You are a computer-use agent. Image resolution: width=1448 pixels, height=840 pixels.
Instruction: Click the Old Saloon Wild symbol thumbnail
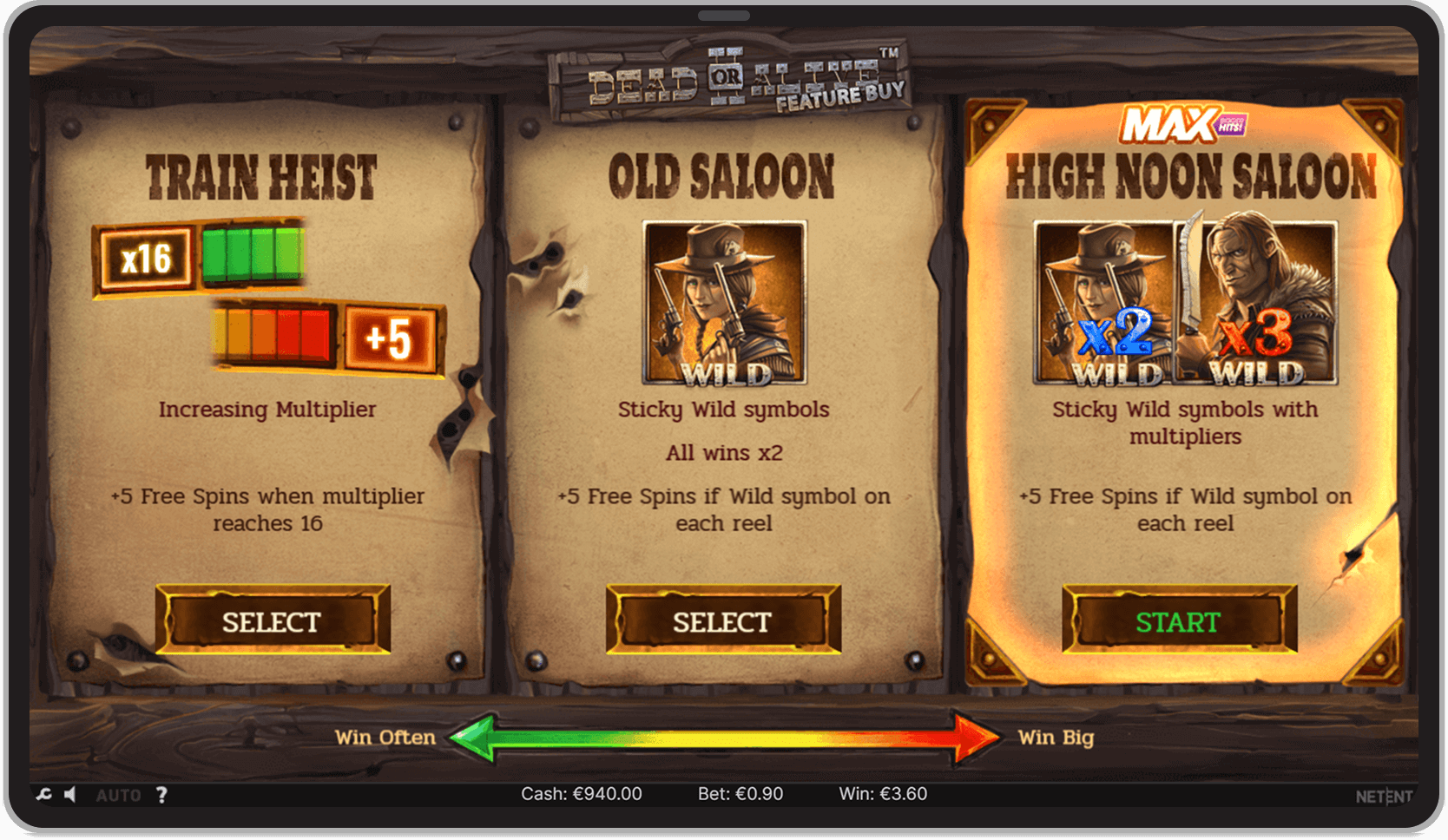pyautogui.click(x=723, y=303)
